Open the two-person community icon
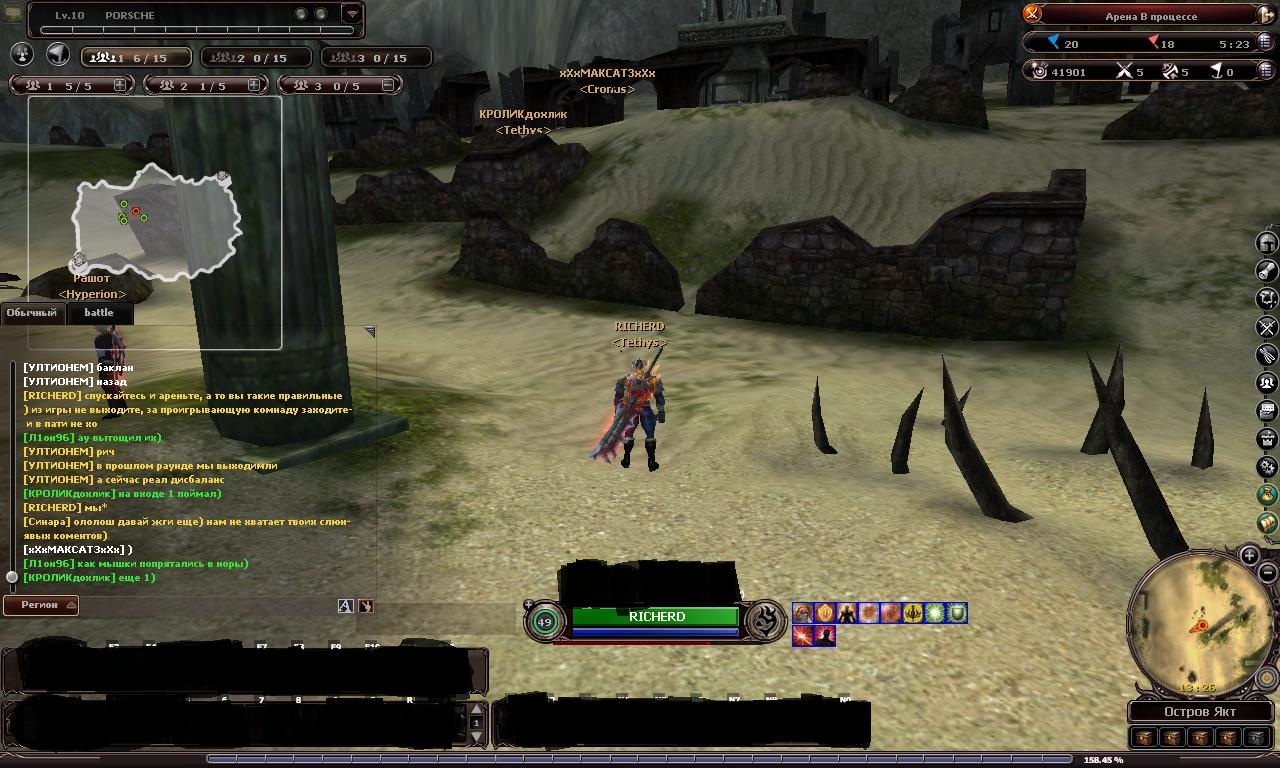The height and width of the screenshot is (768, 1280). (x=1267, y=383)
